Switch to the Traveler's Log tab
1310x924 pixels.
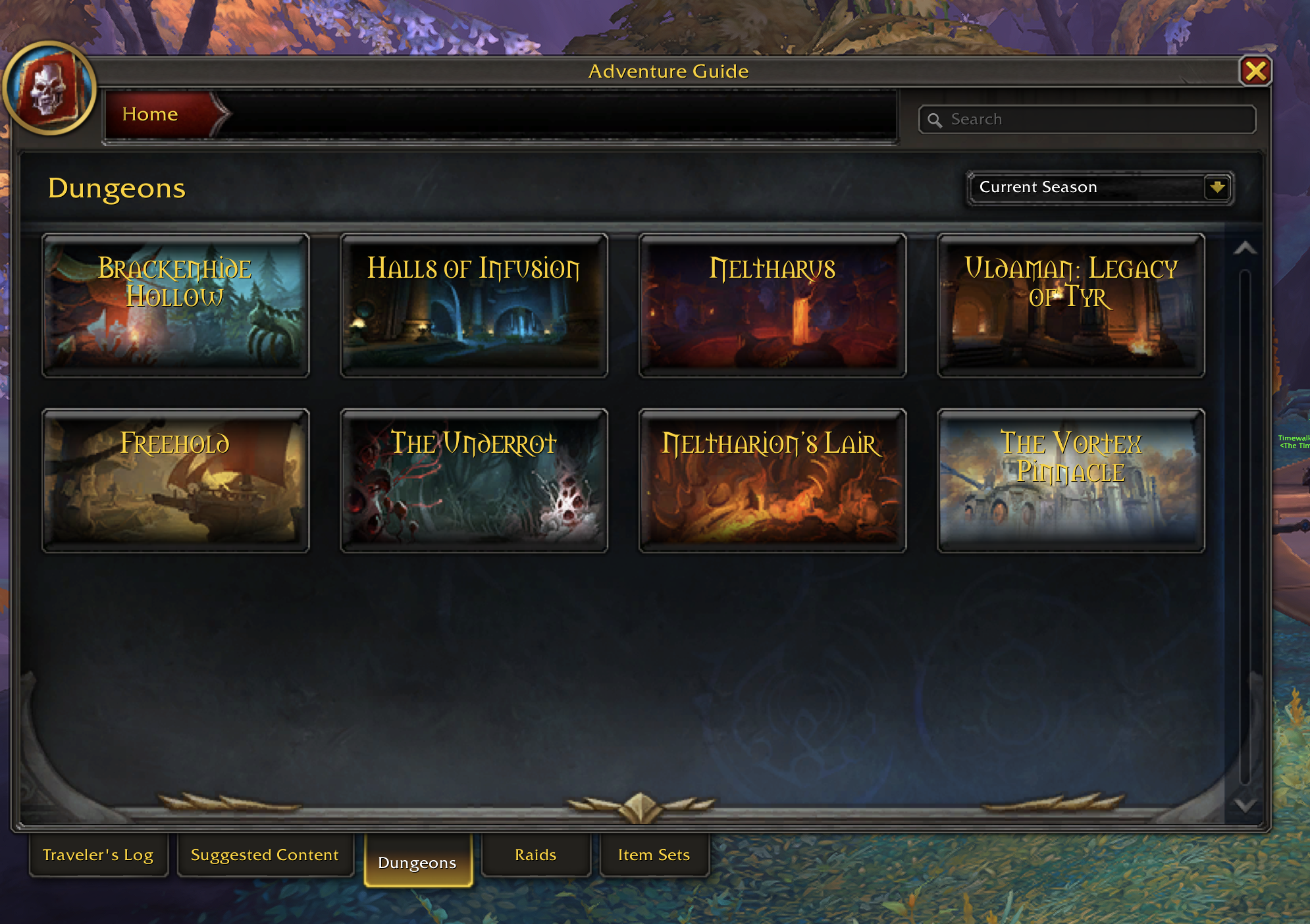tap(98, 855)
